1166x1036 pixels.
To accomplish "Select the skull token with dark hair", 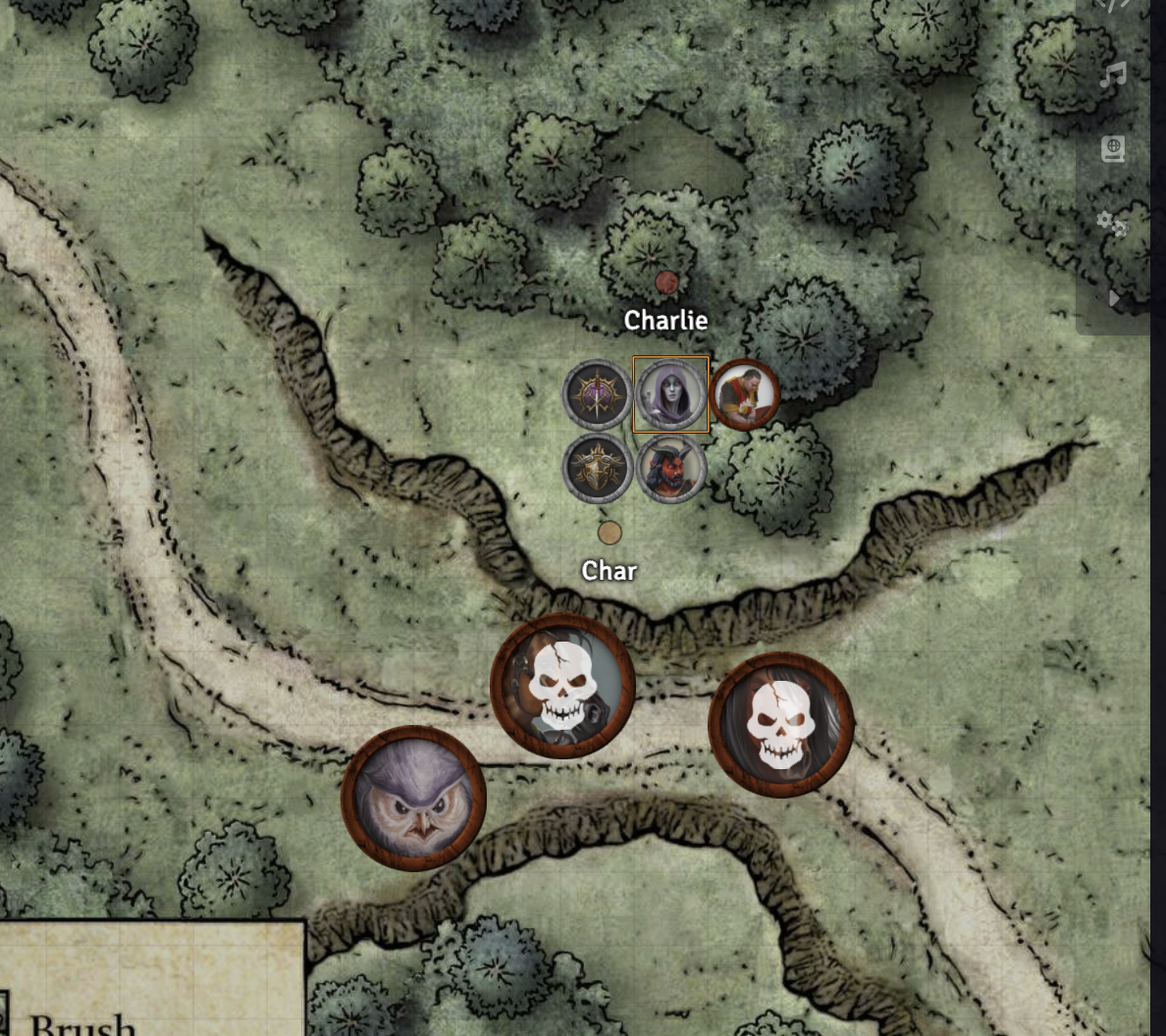I will 781,725.
